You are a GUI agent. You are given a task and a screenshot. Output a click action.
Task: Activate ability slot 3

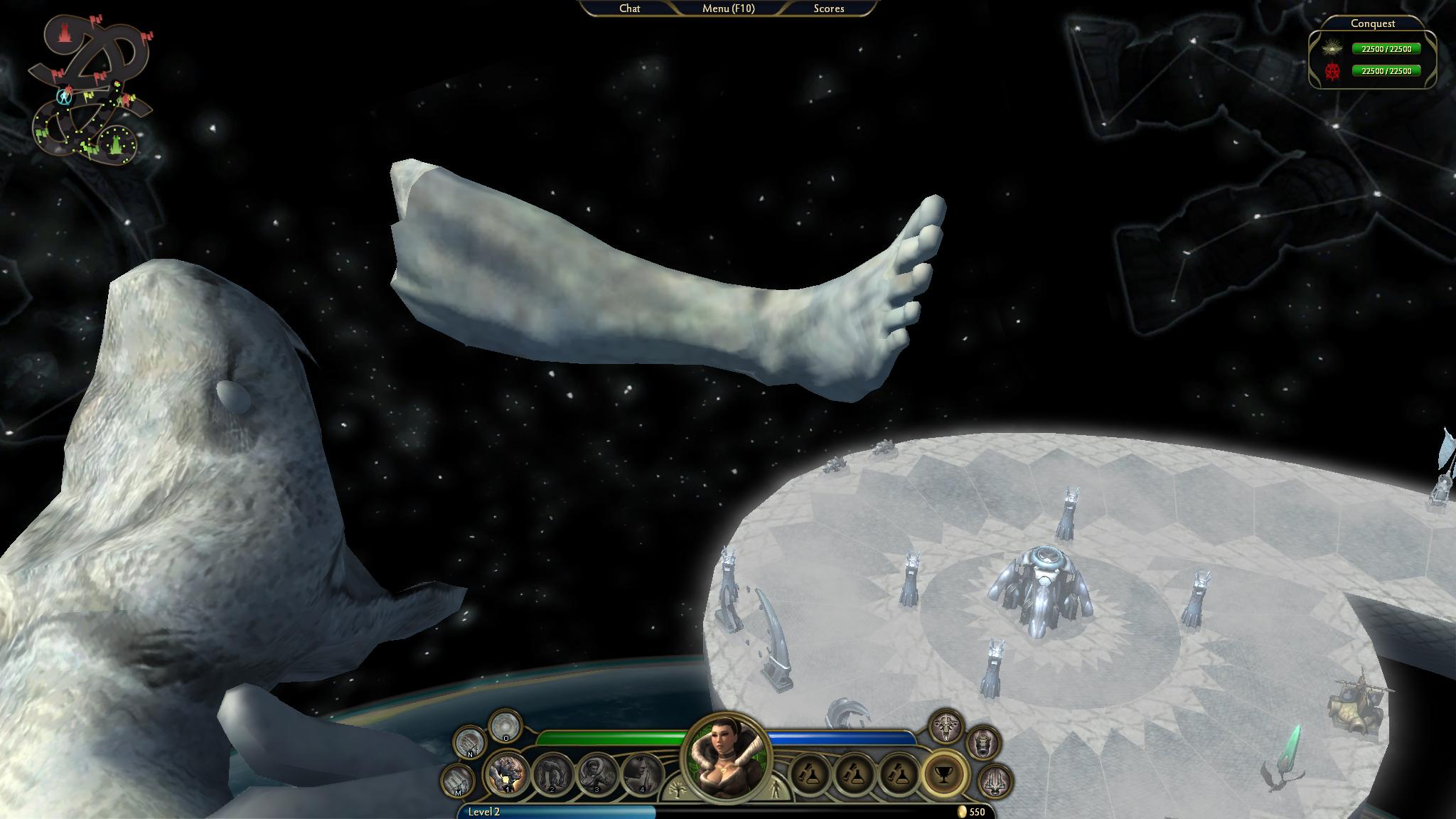click(x=597, y=774)
